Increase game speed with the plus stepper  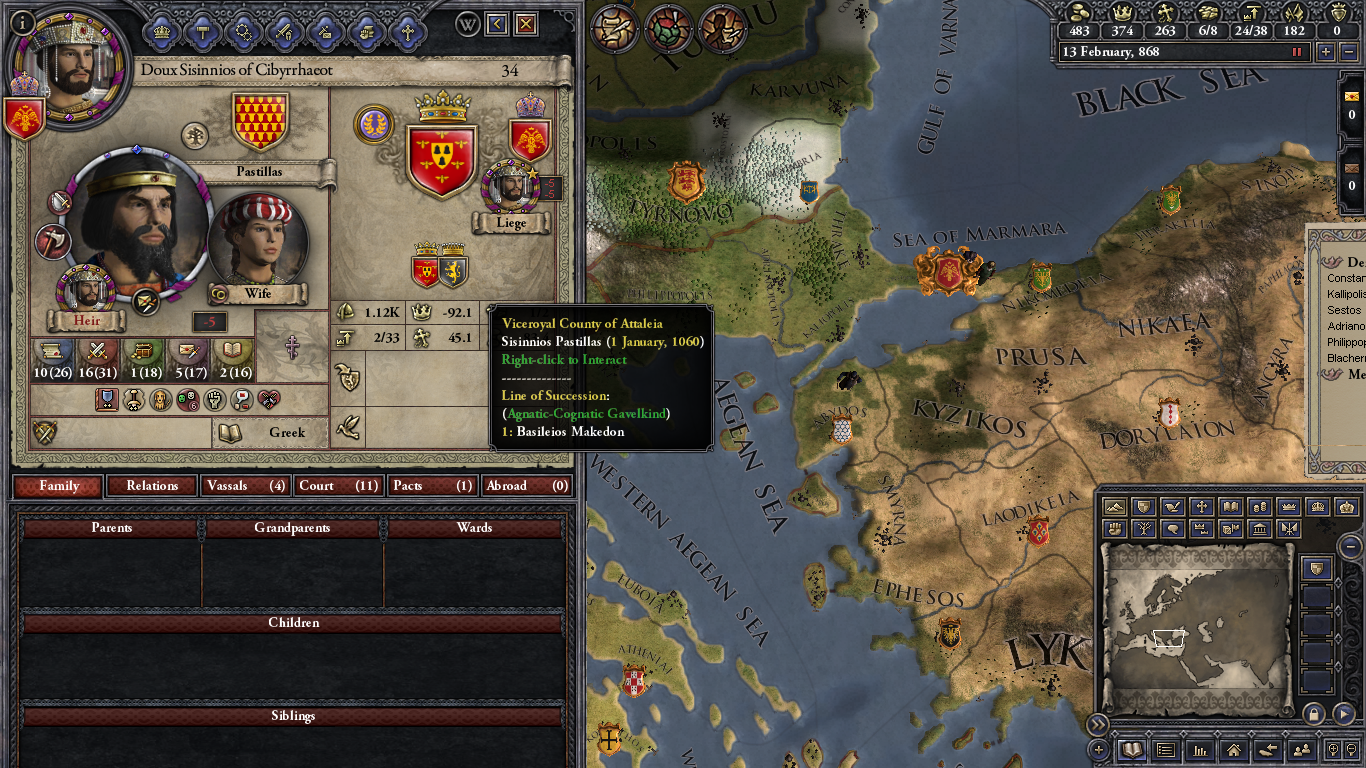(1325, 52)
